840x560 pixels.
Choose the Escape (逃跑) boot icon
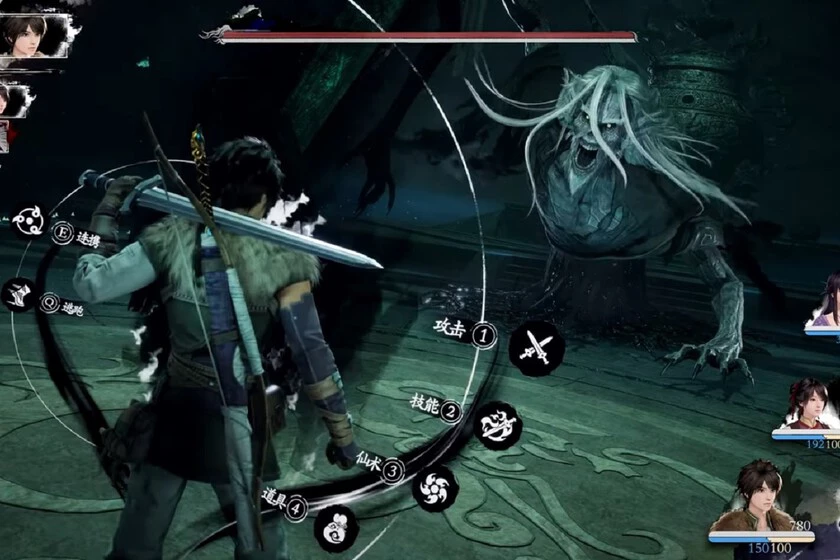[x=20, y=295]
